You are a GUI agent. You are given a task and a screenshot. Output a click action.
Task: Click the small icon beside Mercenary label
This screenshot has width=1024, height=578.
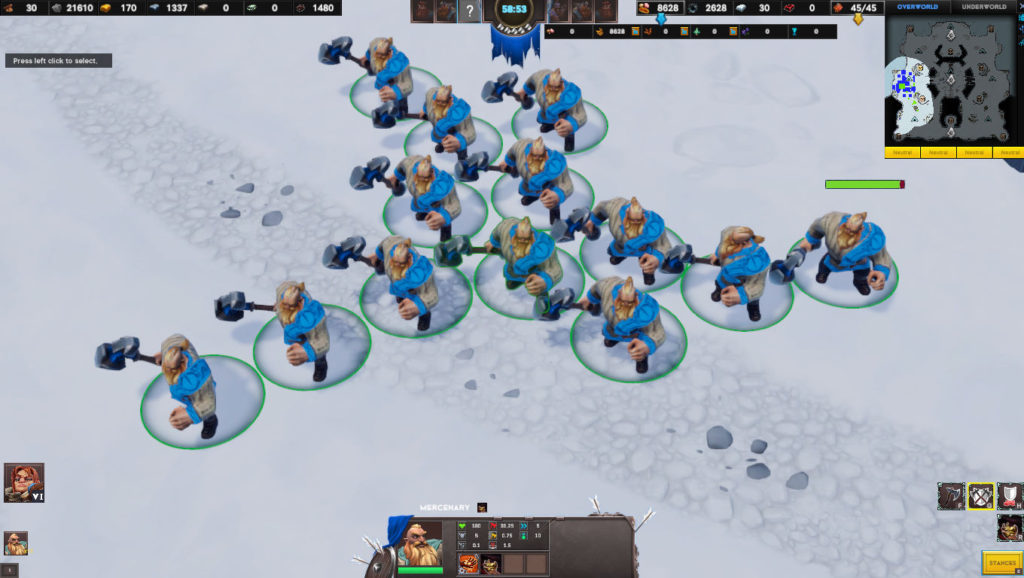click(x=482, y=508)
